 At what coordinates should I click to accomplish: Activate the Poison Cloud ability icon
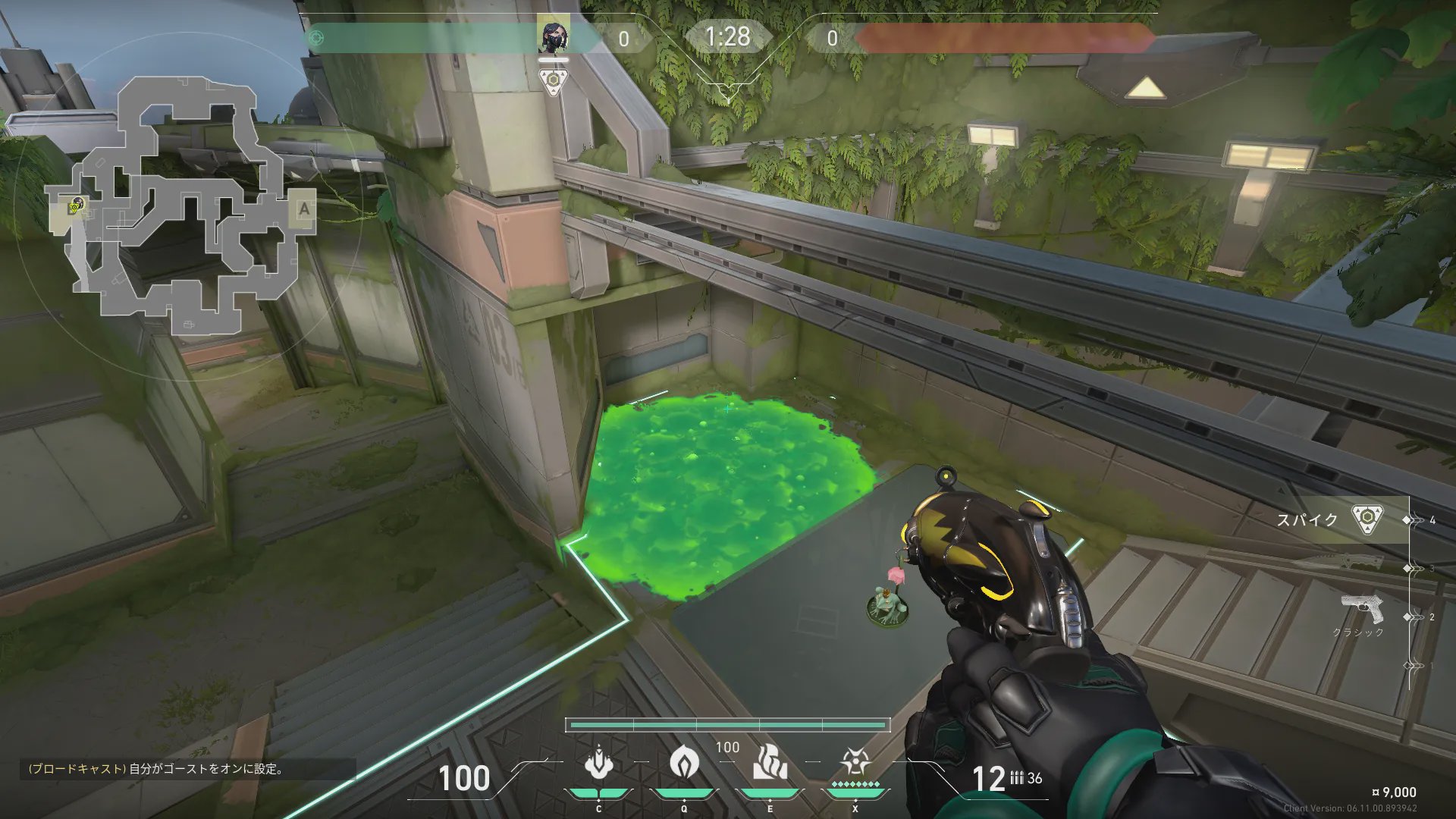(683, 762)
